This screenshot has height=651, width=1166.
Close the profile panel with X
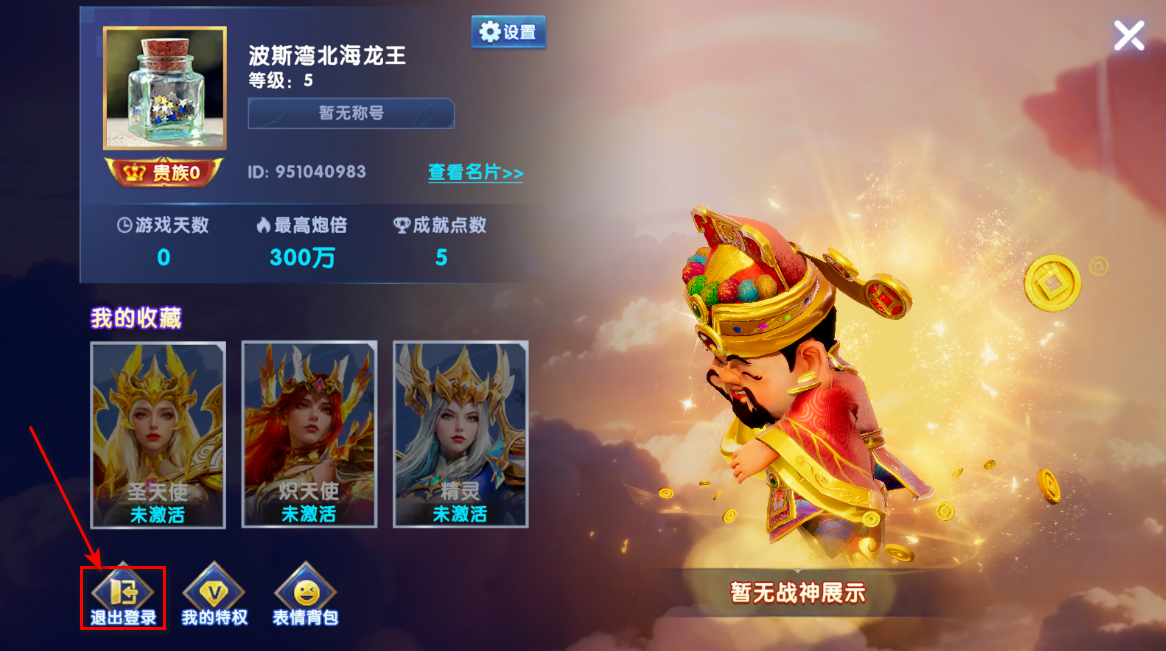coord(1129,36)
